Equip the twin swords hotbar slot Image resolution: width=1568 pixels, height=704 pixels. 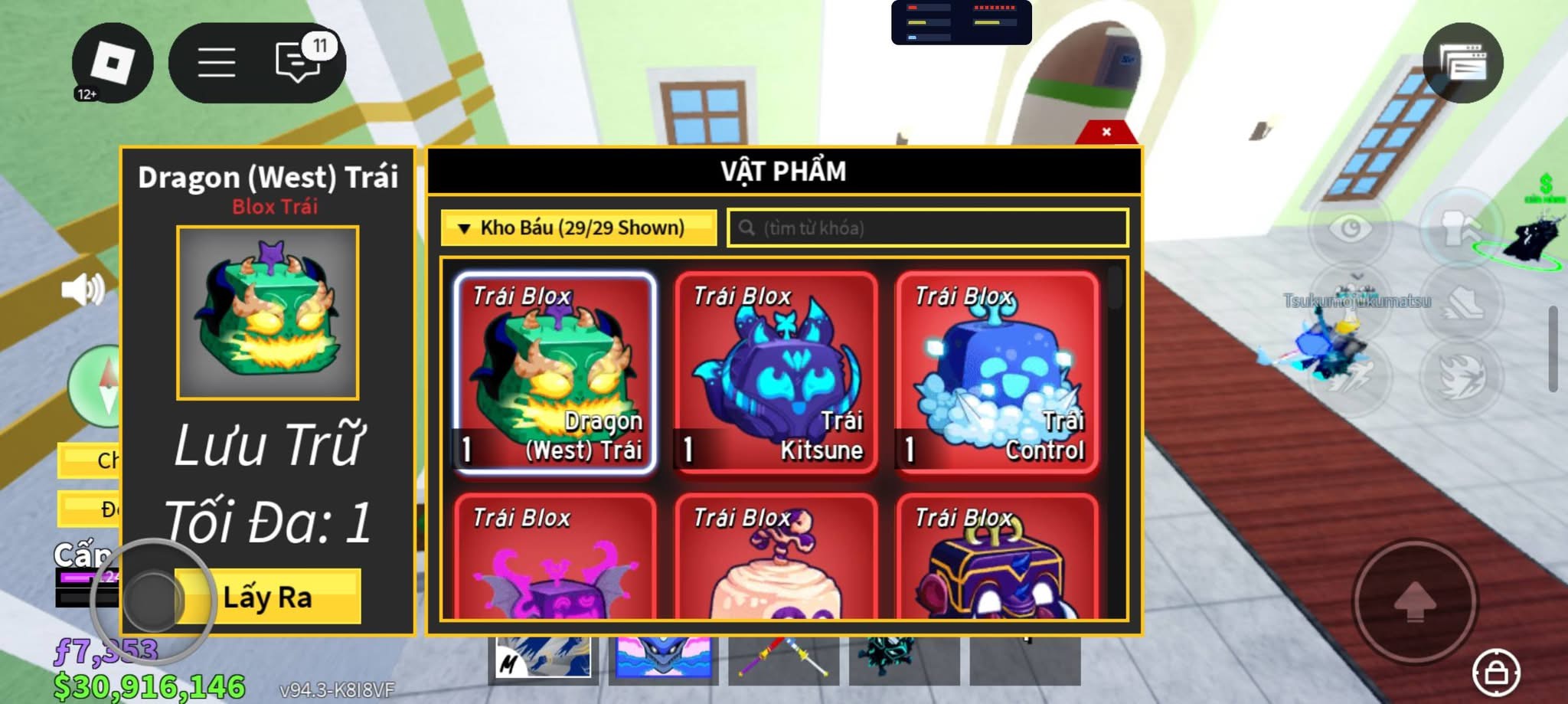pyautogui.click(x=783, y=659)
